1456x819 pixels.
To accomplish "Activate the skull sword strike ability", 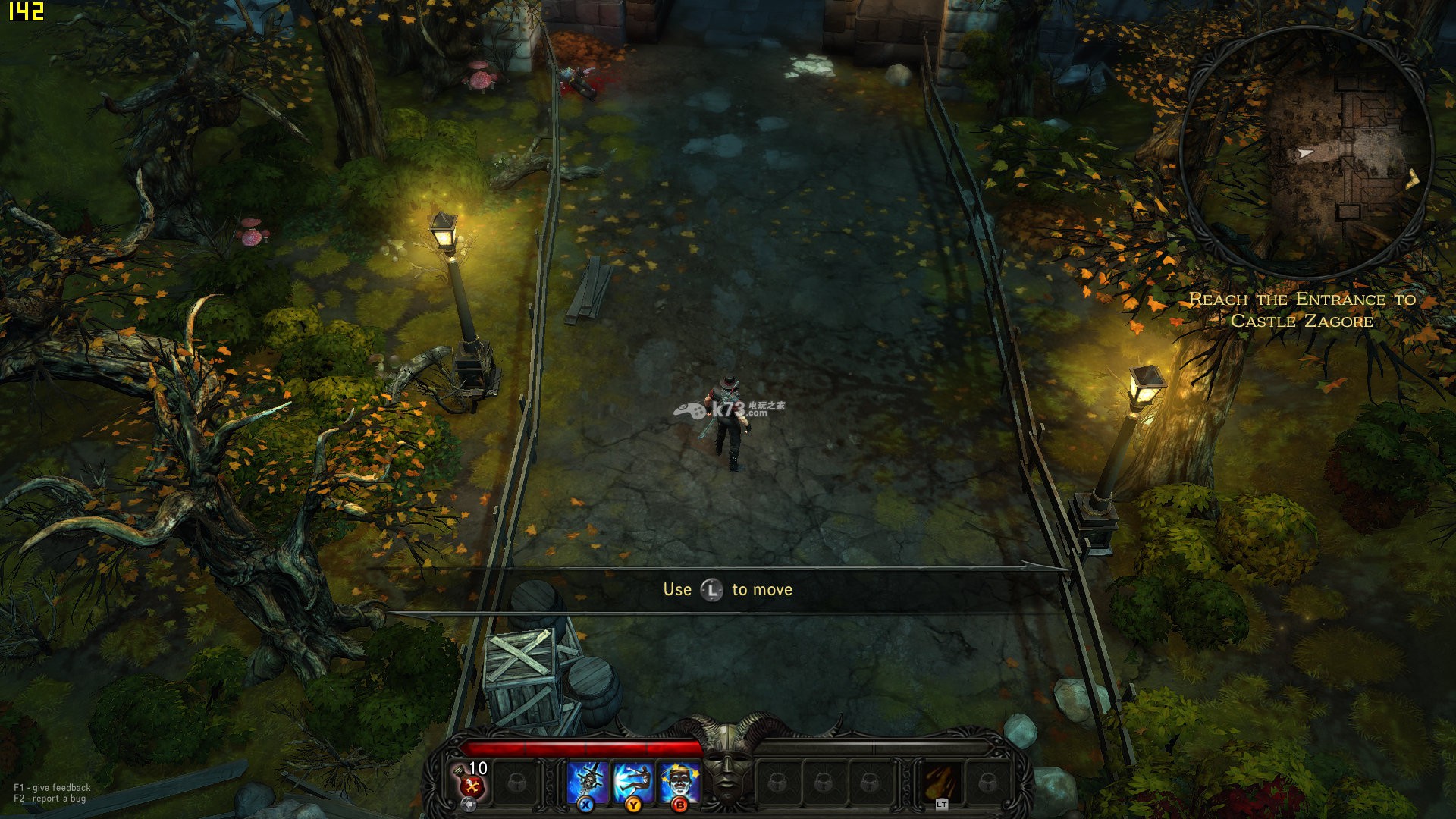I will pos(587,781).
